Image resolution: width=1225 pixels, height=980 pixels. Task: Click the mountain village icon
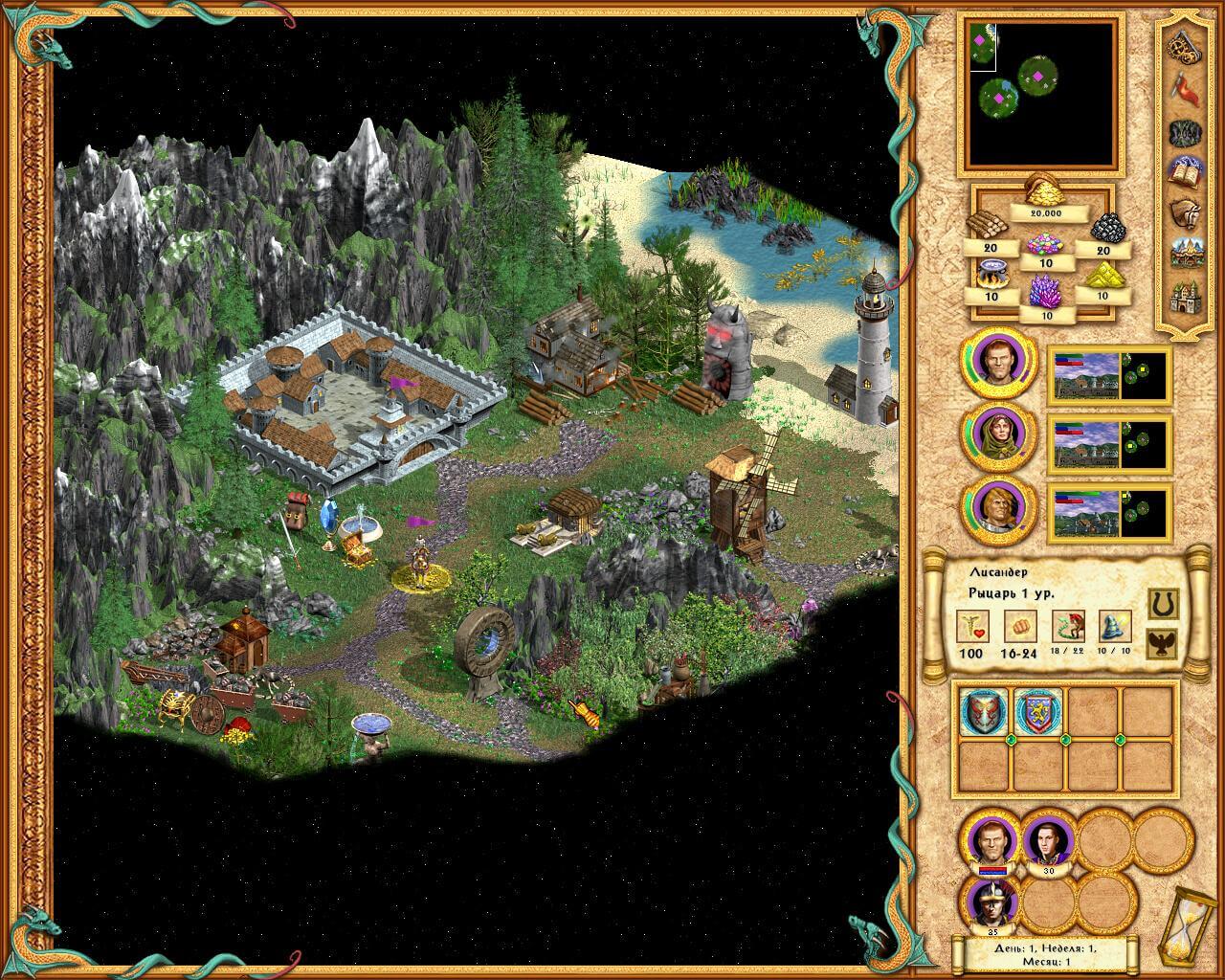(1187, 254)
